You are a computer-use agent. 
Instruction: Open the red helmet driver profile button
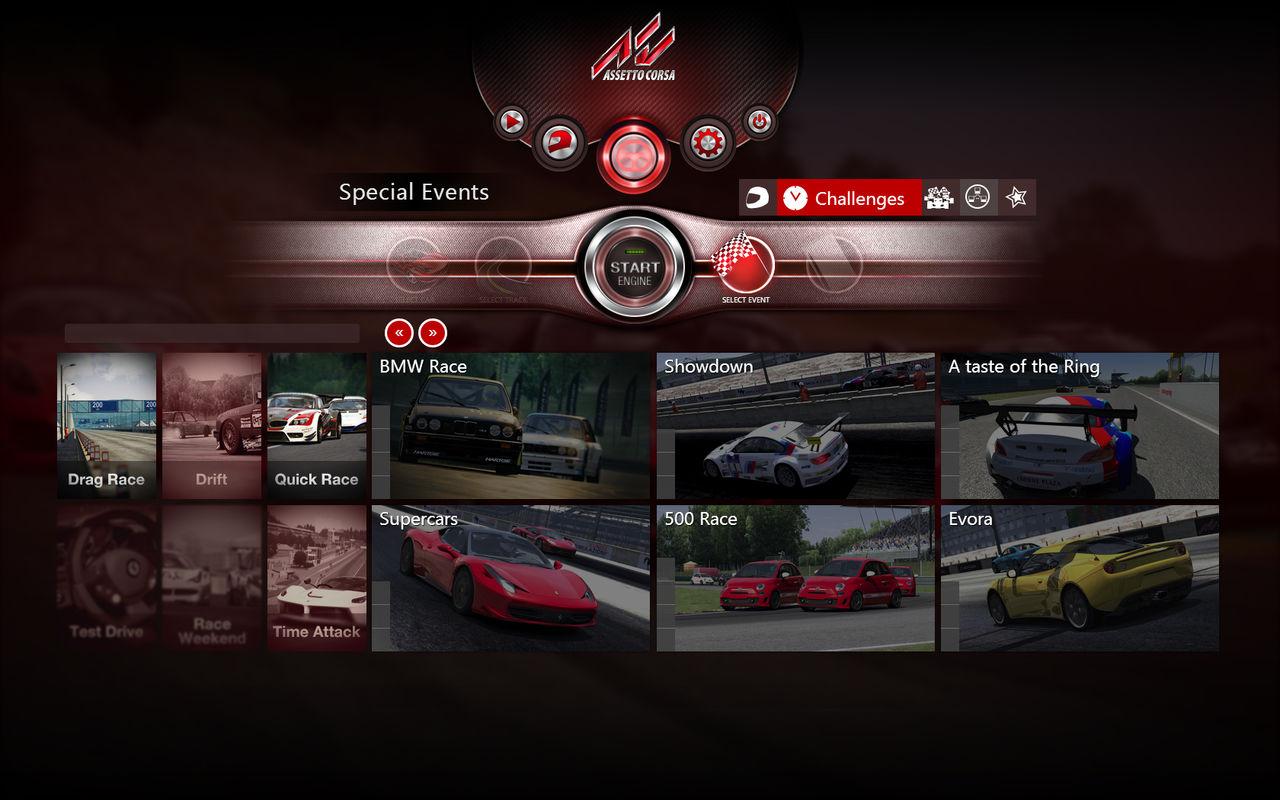559,143
